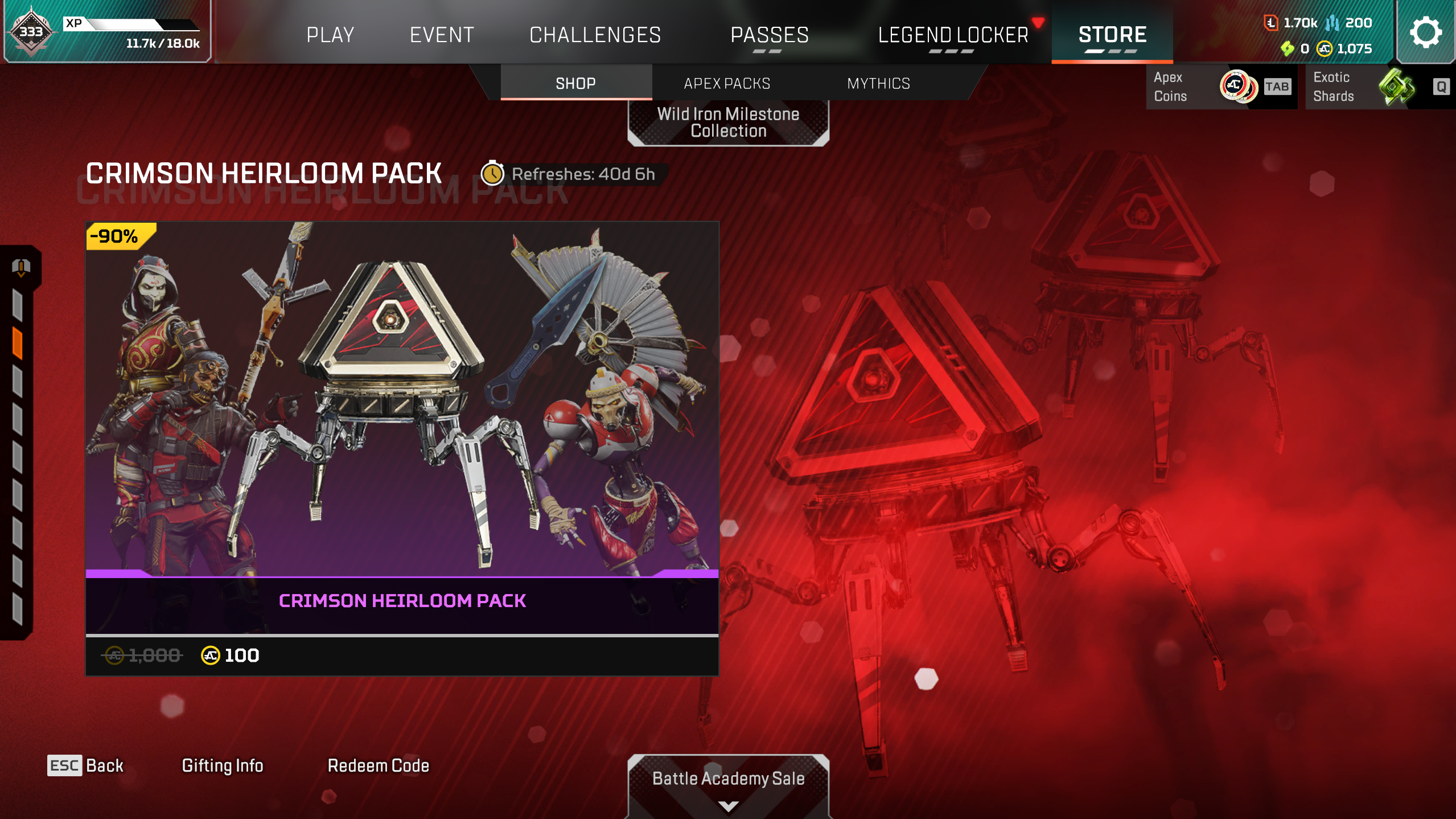The height and width of the screenshot is (819, 1456).
Task: Click the level 333 player XP badge
Action: click(31, 32)
